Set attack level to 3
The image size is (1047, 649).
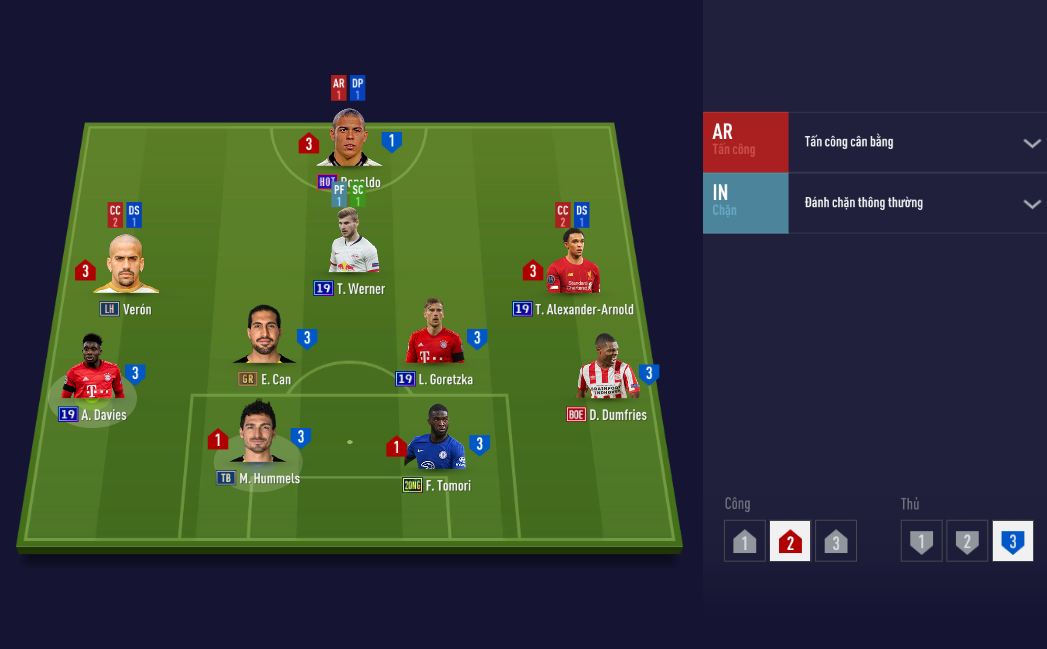click(x=836, y=541)
